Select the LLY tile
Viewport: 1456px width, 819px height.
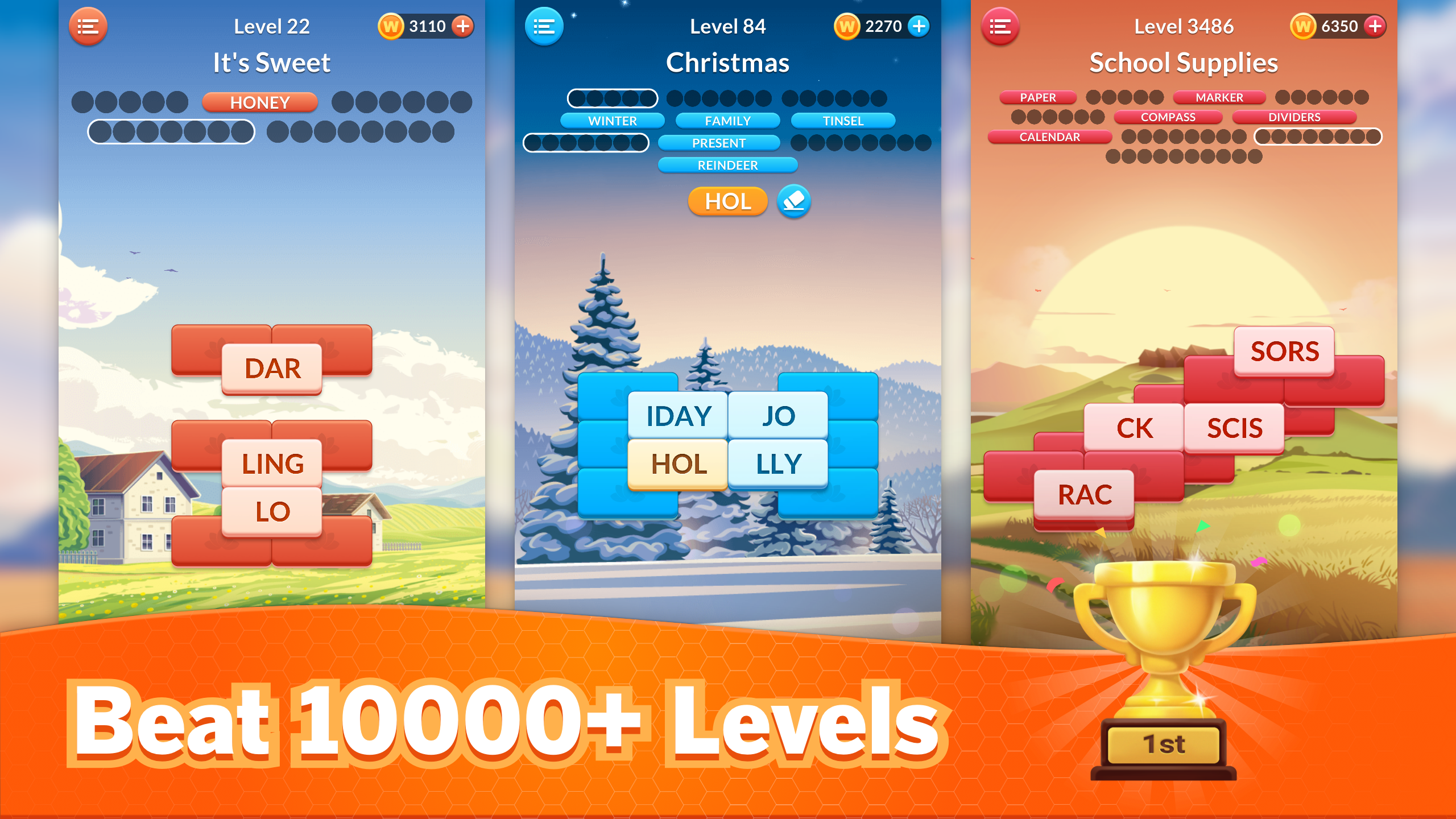779,463
